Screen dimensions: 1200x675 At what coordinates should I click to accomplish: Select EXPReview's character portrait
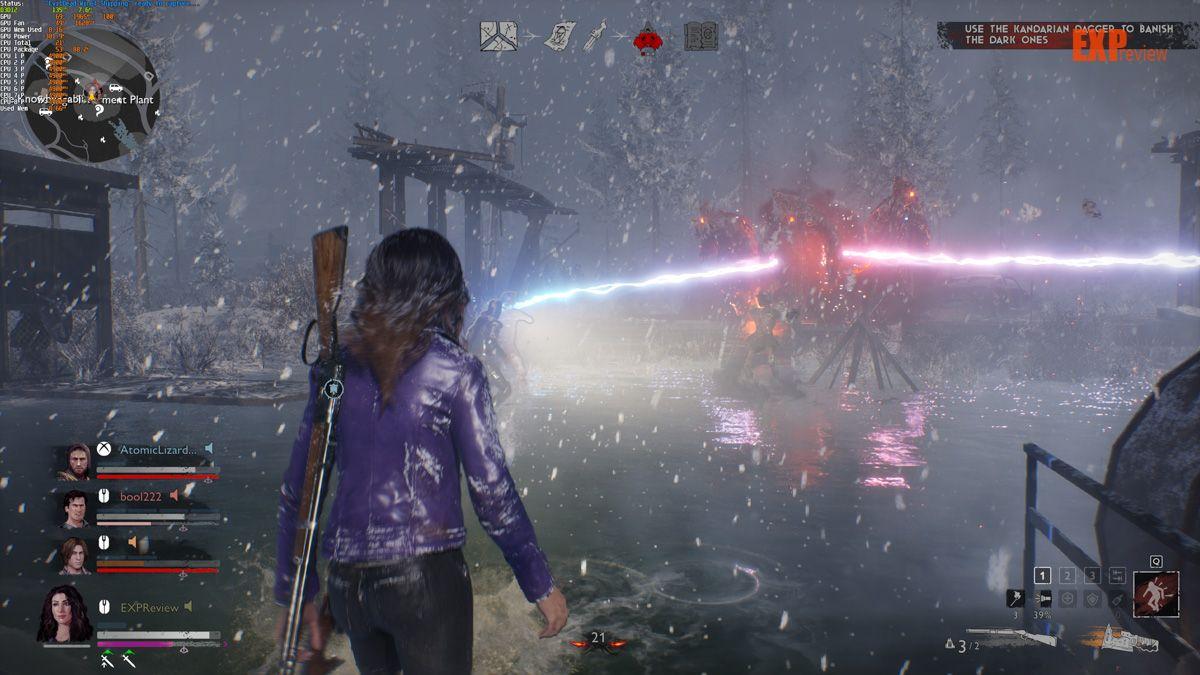pyautogui.click(x=64, y=612)
